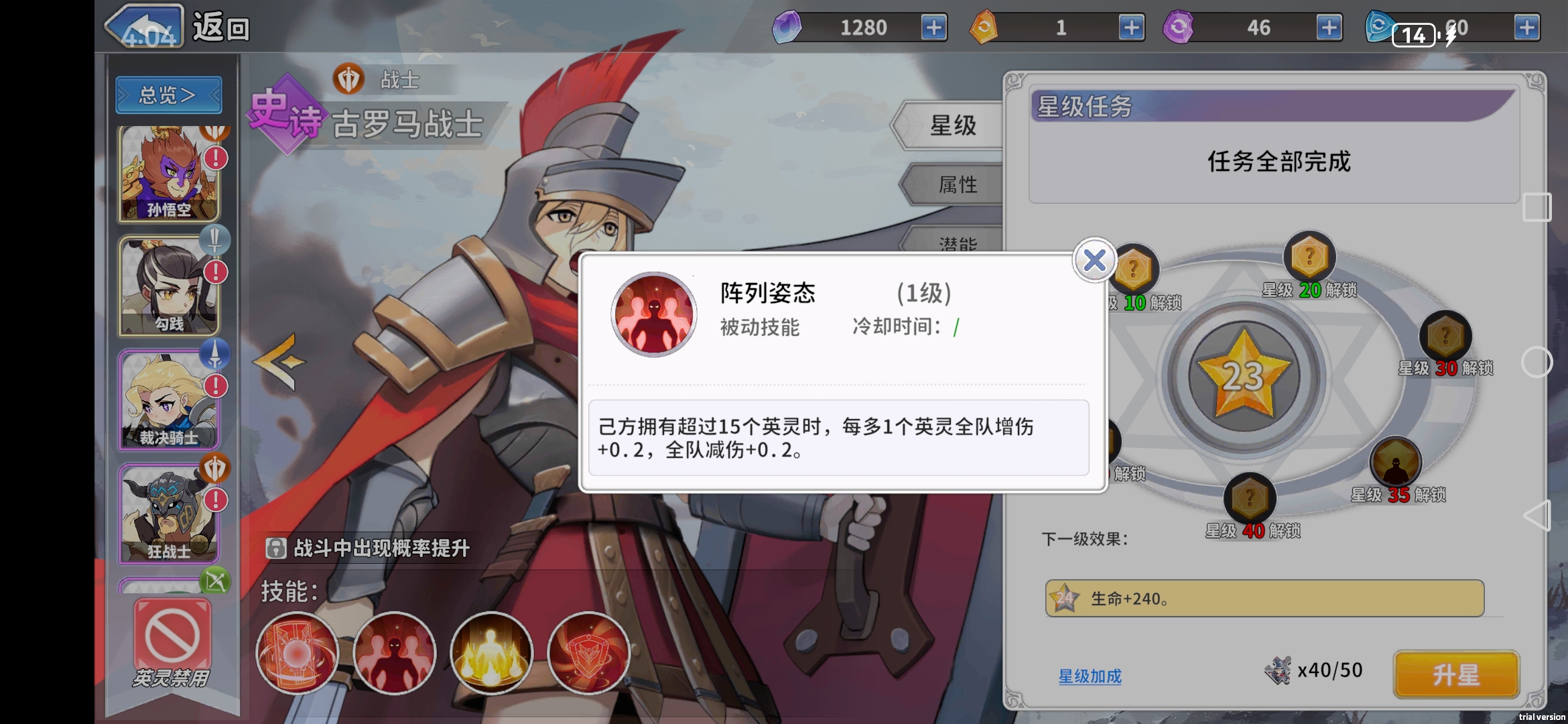Choose the 裁决骑士 hero portrait
Viewport: 1568px width, 724px height.
click(x=168, y=400)
